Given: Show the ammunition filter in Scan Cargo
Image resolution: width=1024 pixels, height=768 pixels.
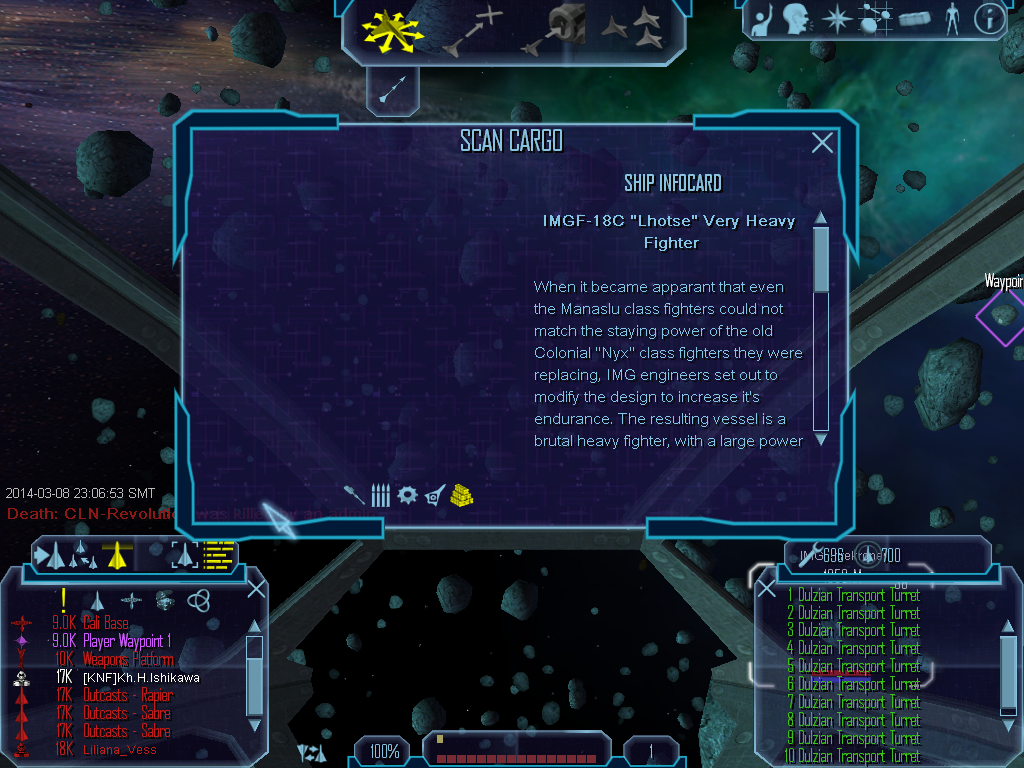Looking at the screenshot, I should 380,494.
